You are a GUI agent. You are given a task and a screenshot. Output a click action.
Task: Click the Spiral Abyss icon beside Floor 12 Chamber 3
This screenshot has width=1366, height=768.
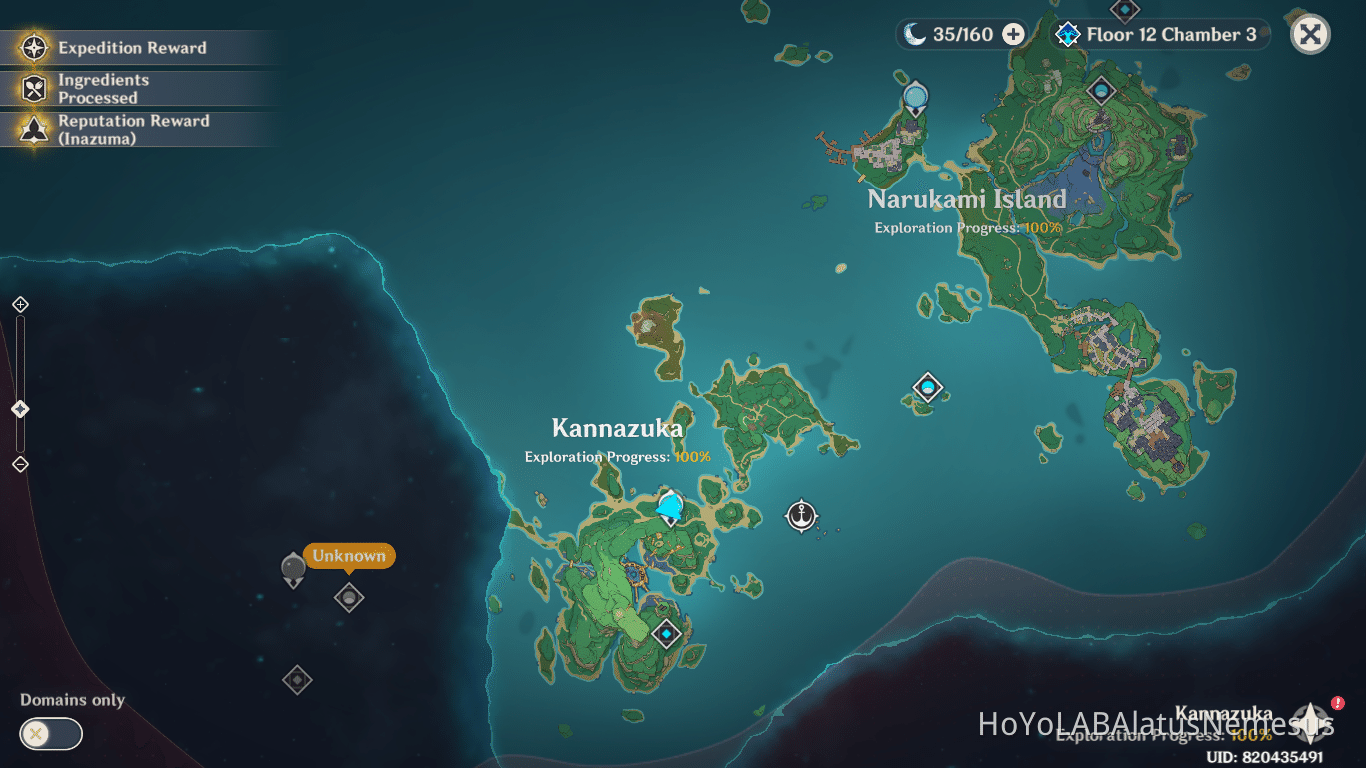[x=1066, y=34]
